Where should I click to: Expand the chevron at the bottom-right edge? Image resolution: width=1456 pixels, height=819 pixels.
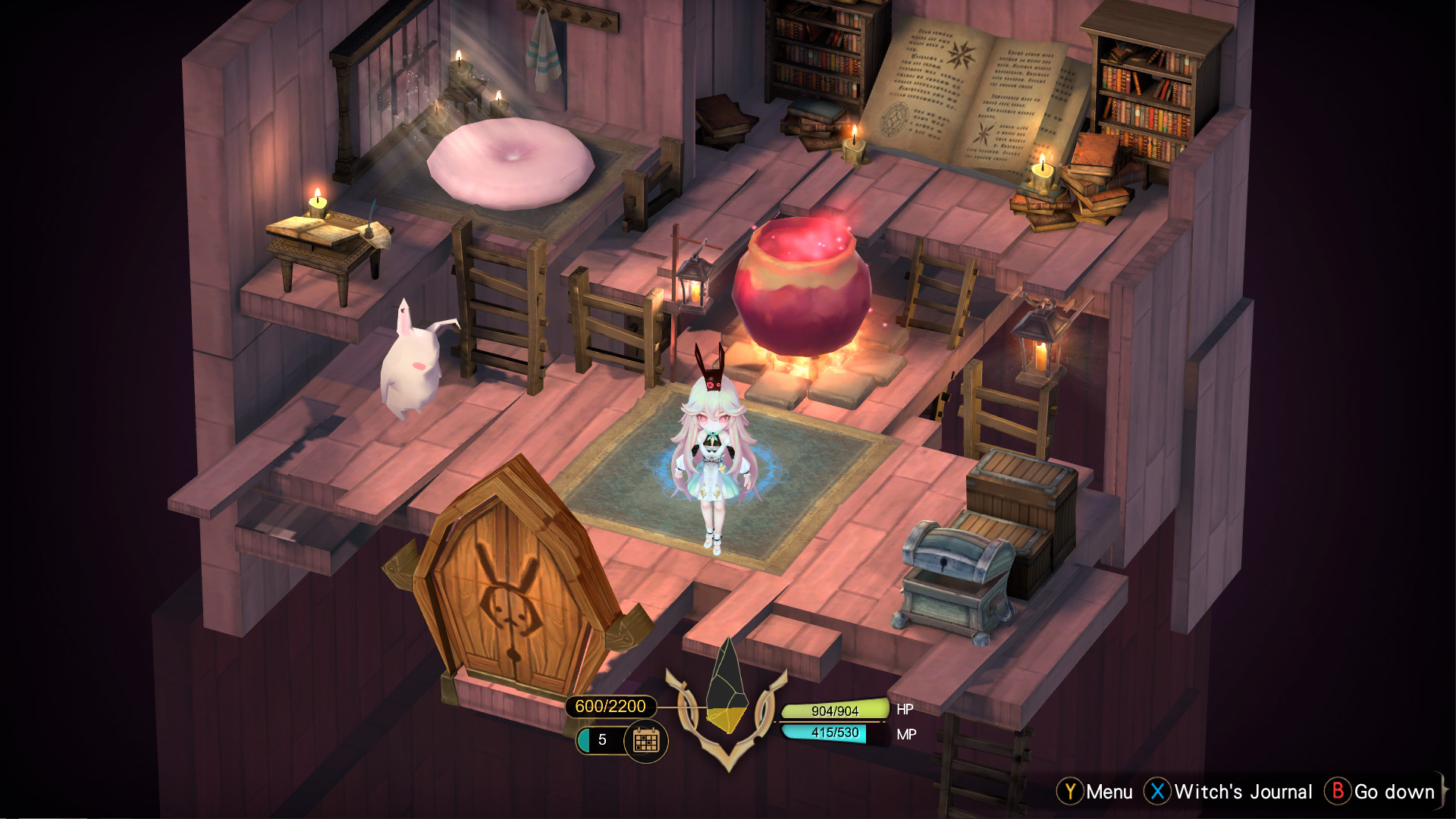coord(1445,791)
